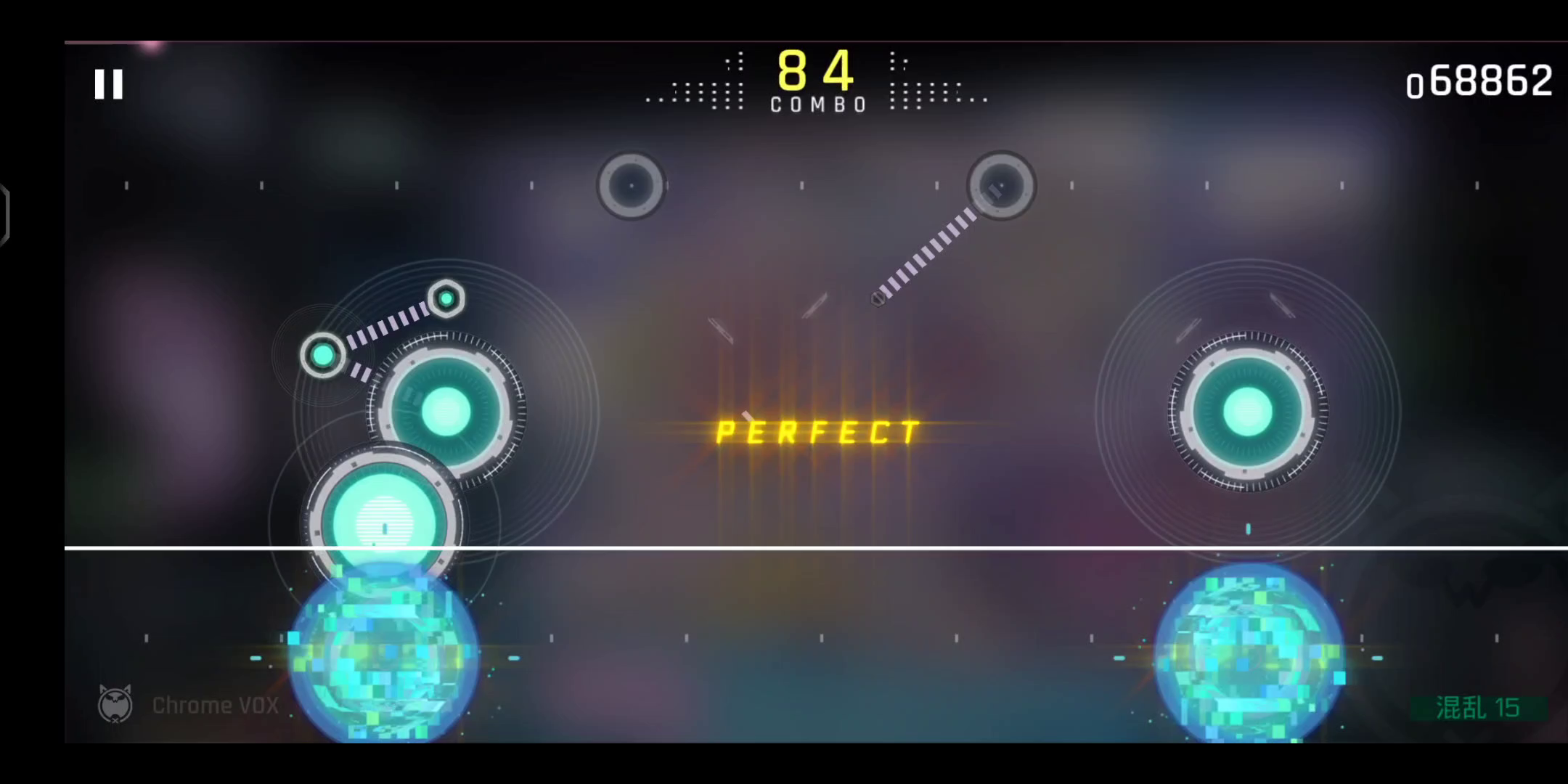Pause the game with the pause icon
Image resolution: width=1568 pixels, height=784 pixels.
[107, 83]
